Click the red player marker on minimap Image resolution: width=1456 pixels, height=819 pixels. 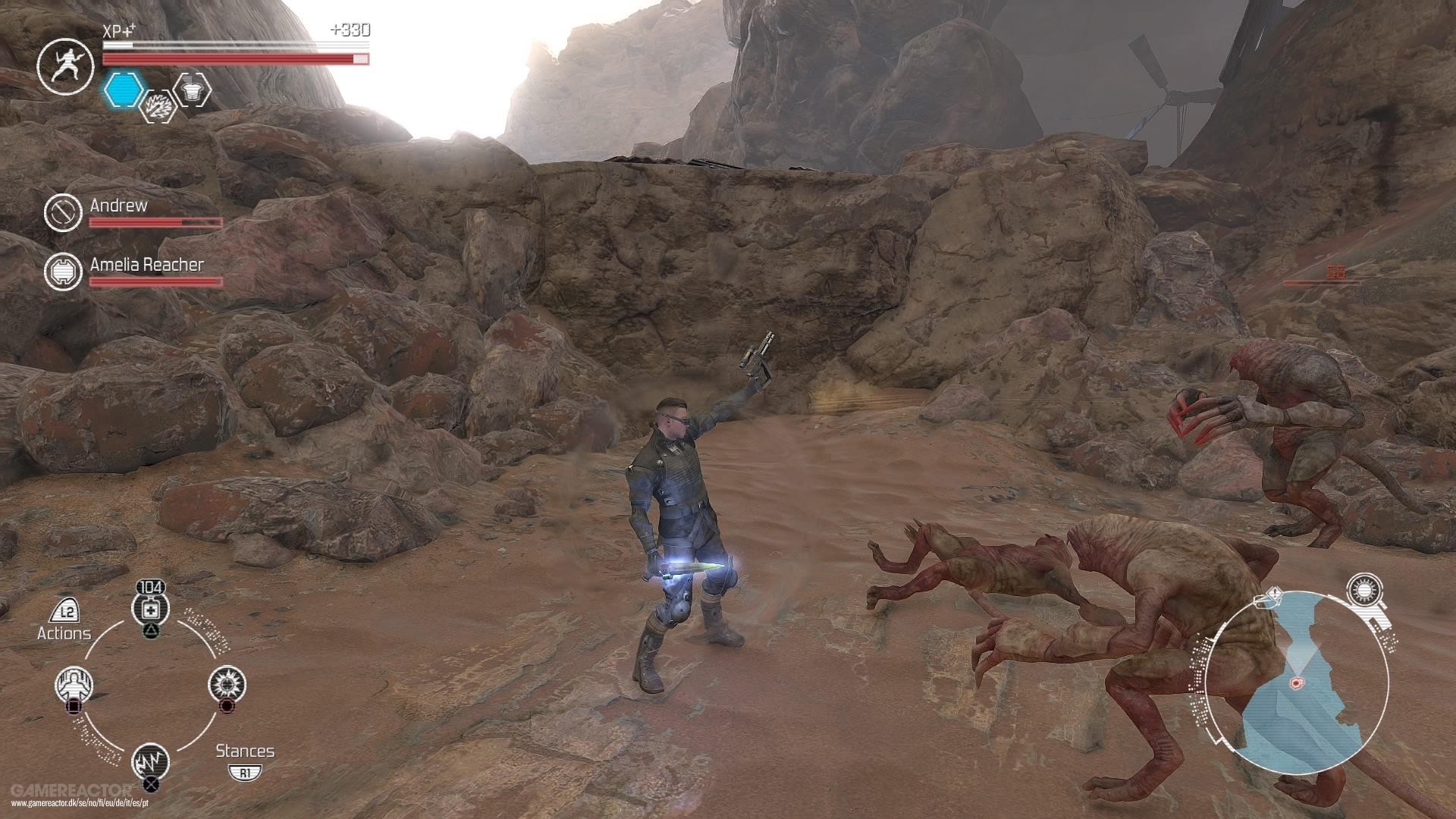pos(1296,682)
